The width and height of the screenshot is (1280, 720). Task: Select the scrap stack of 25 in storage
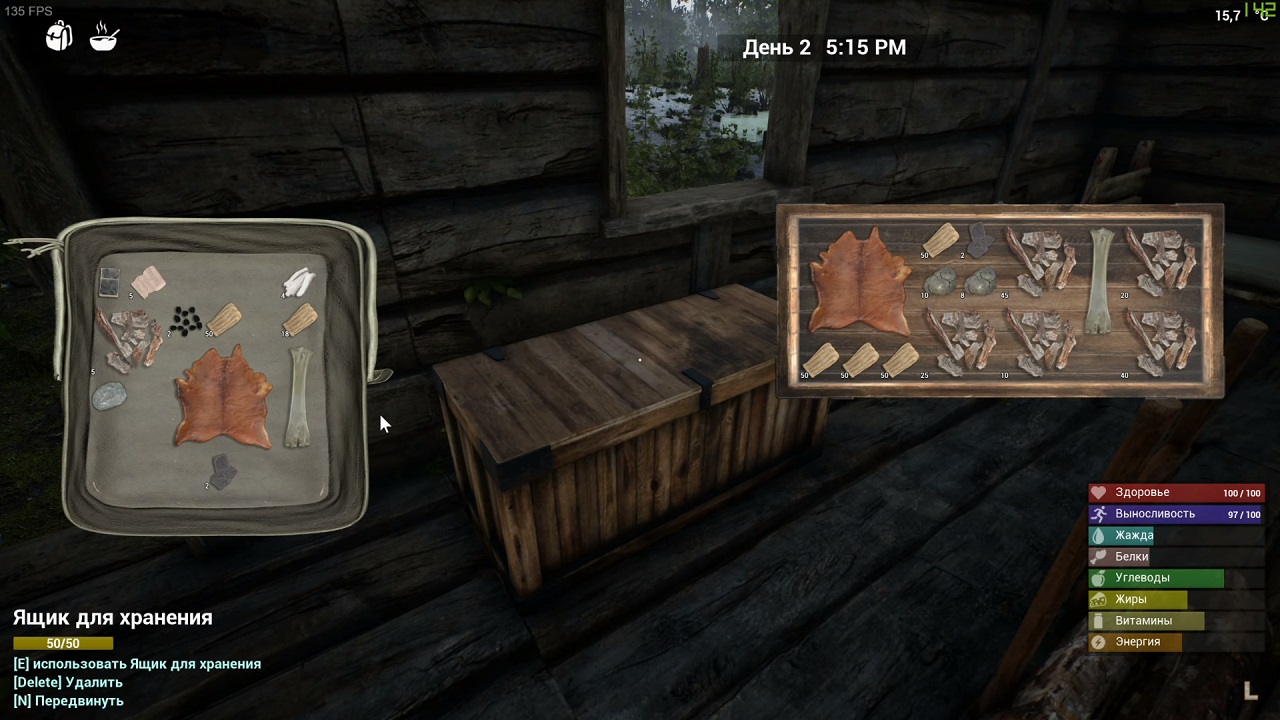click(x=960, y=341)
